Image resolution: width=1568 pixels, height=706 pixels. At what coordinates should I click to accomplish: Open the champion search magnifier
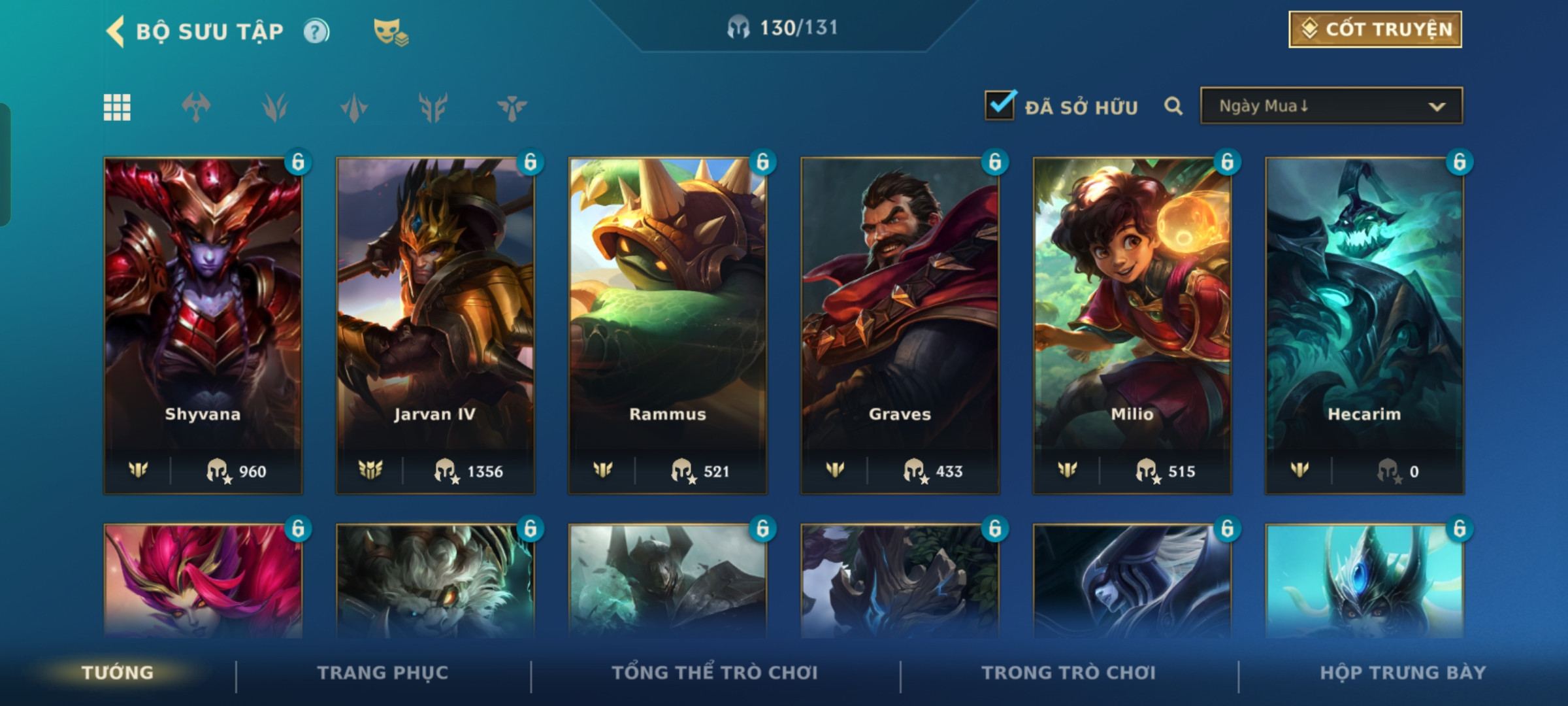pyautogui.click(x=1173, y=106)
